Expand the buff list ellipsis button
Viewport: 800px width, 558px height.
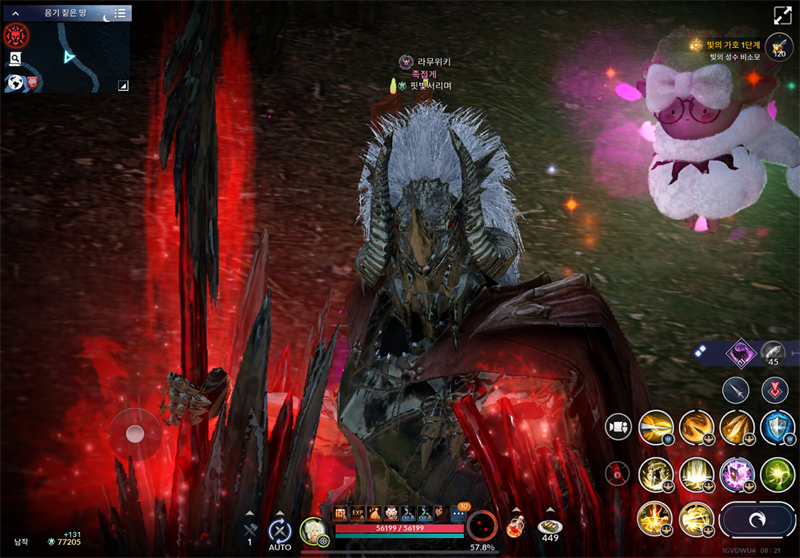(458, 512)
